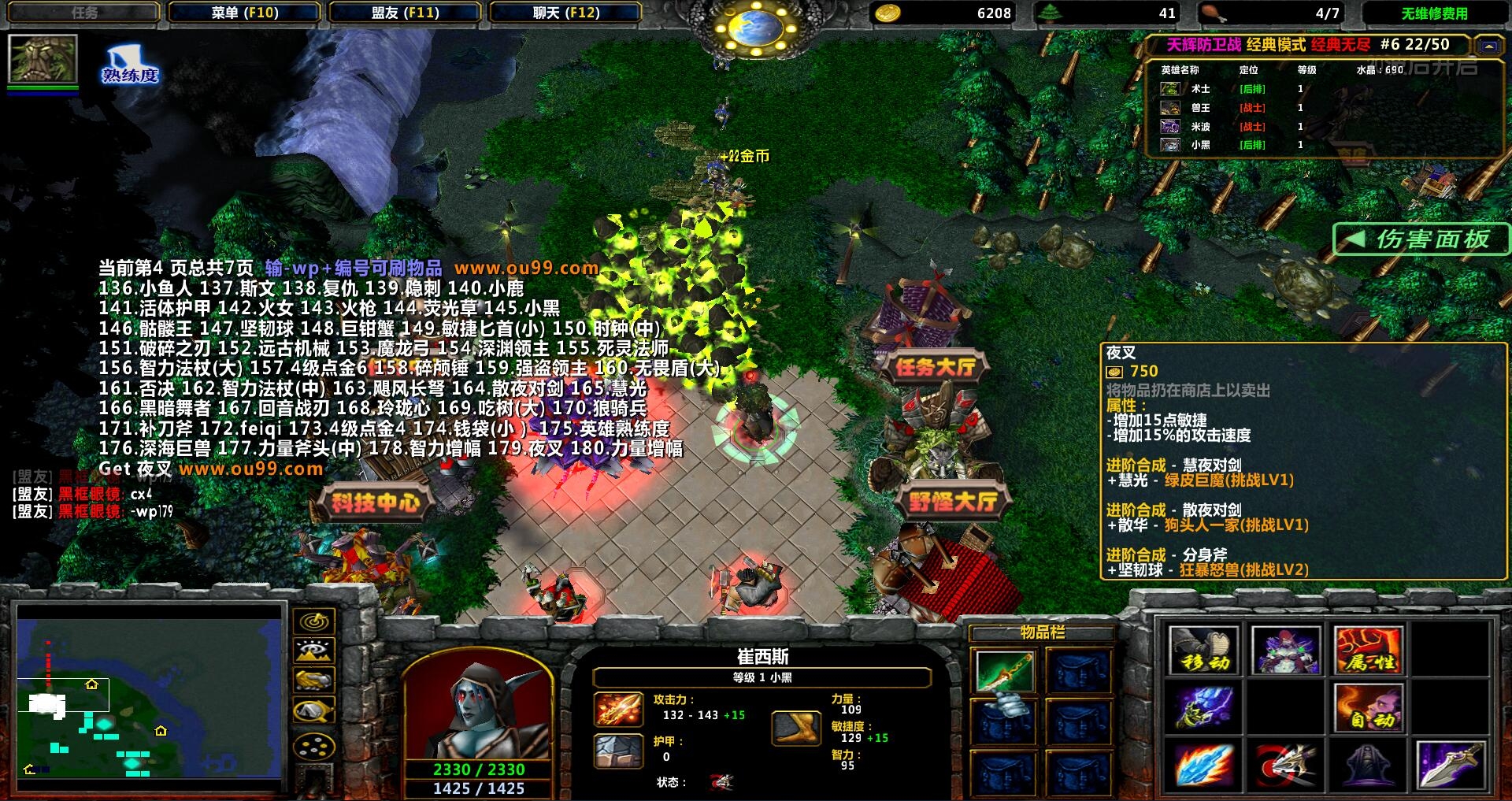Open the 聊天 (F12) chat log

[x=565, y=13]
